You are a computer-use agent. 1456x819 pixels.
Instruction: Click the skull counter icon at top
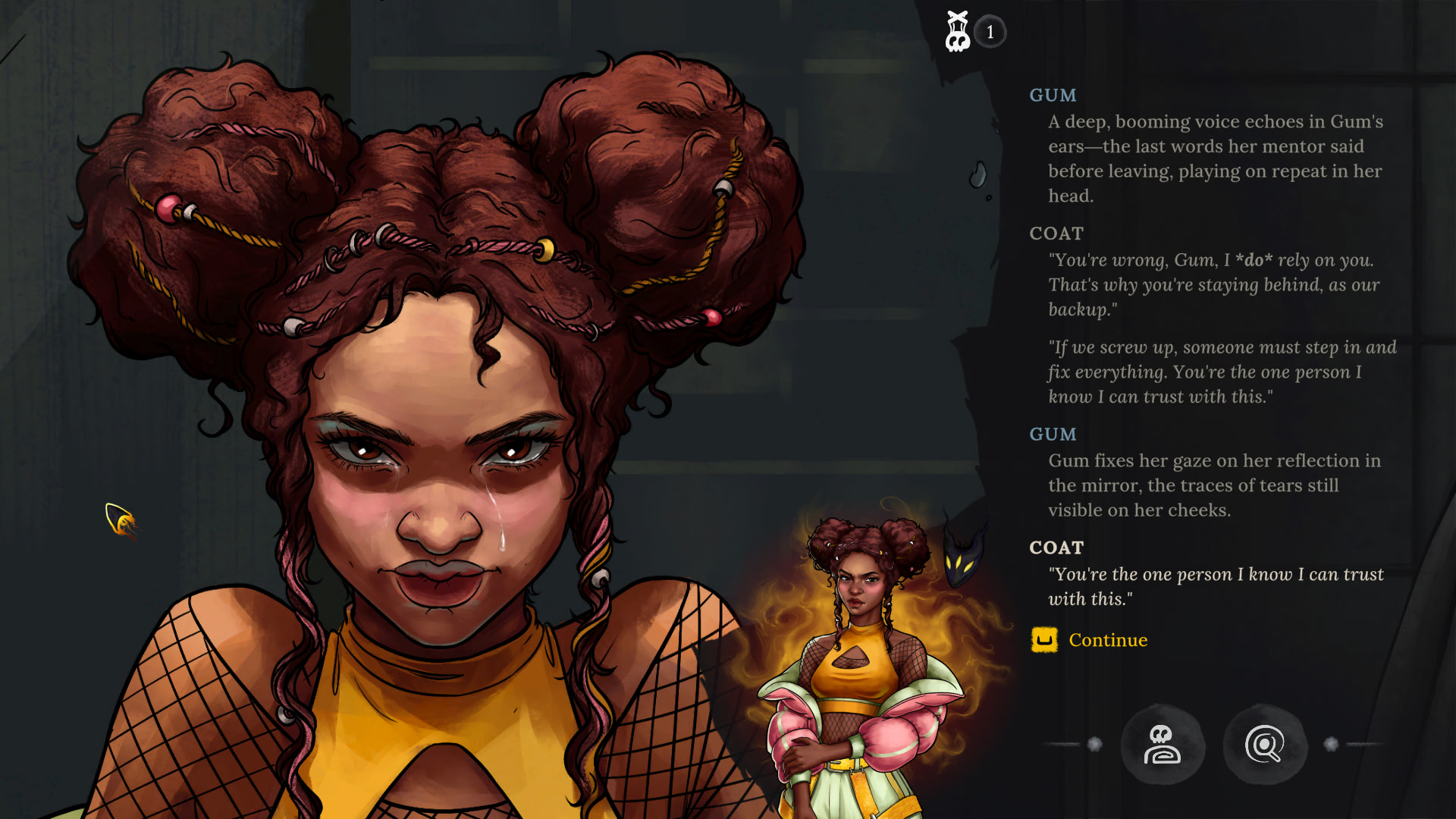tap(958, 32)
